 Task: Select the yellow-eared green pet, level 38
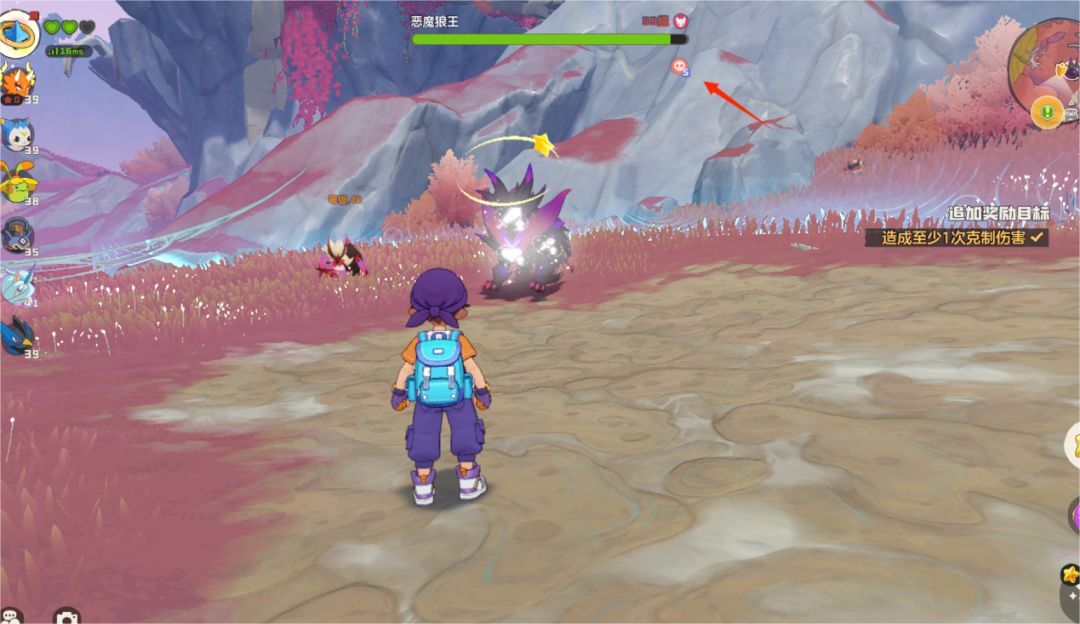(16, 182)
